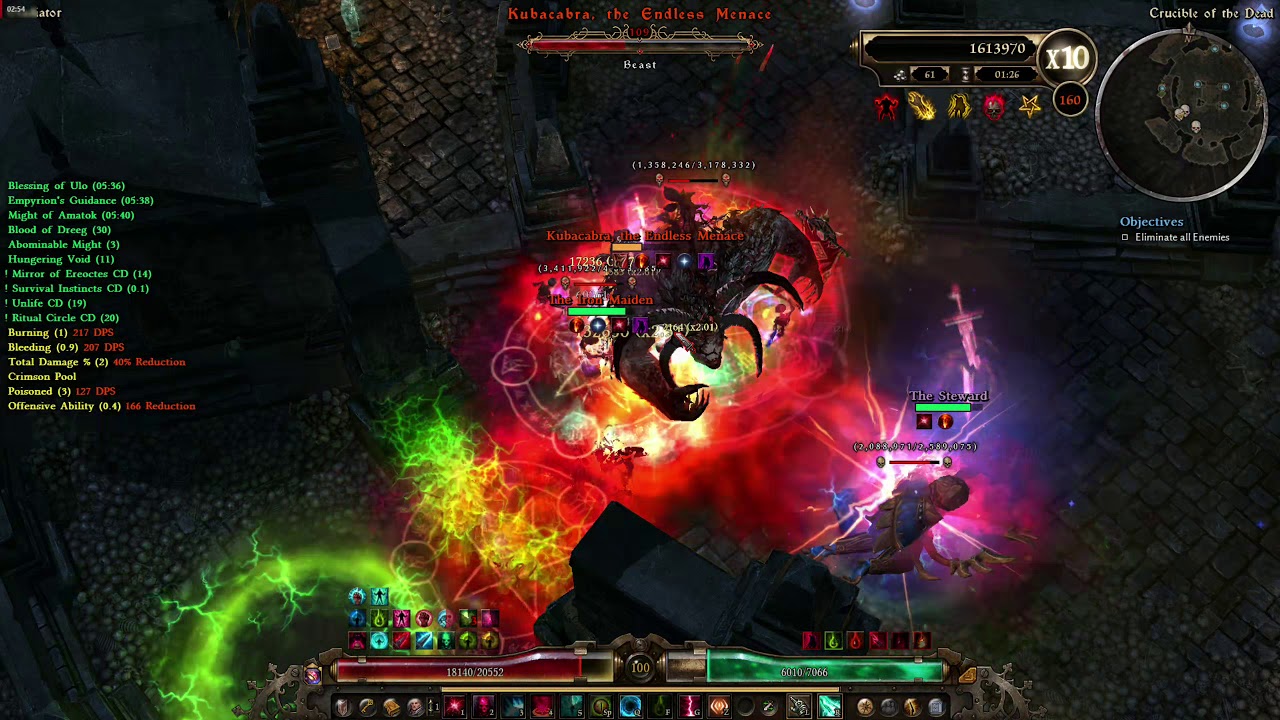This screenshot has height=720, width=1280.
Task: Activate the pink skull skill in slot 2
Action: tap(484, 707)
